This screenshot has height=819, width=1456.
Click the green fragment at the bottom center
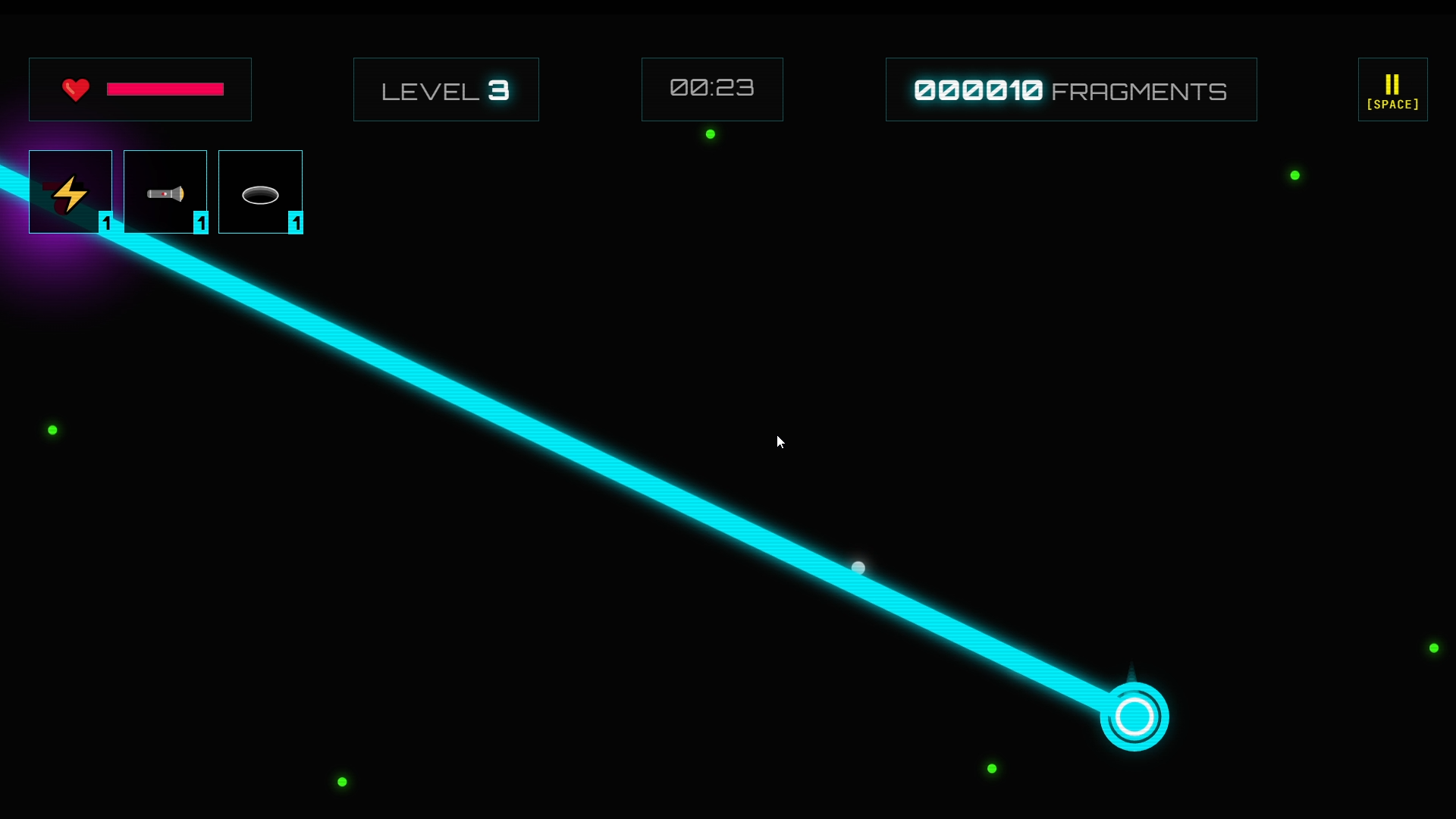tap(992, 768)
